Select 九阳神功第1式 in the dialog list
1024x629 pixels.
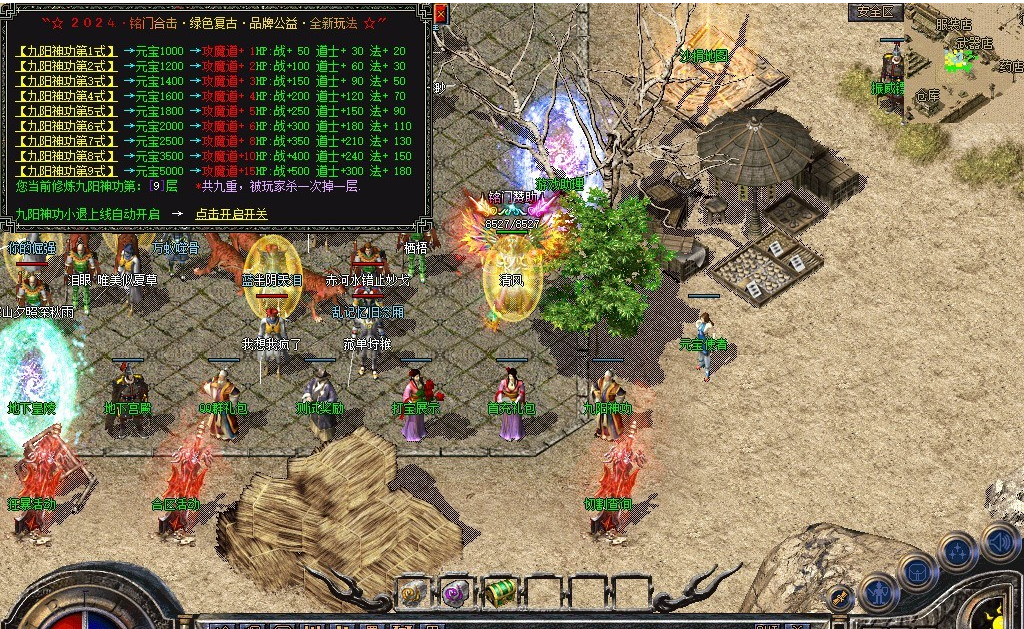pyautogui.click(x=67, y=51)
